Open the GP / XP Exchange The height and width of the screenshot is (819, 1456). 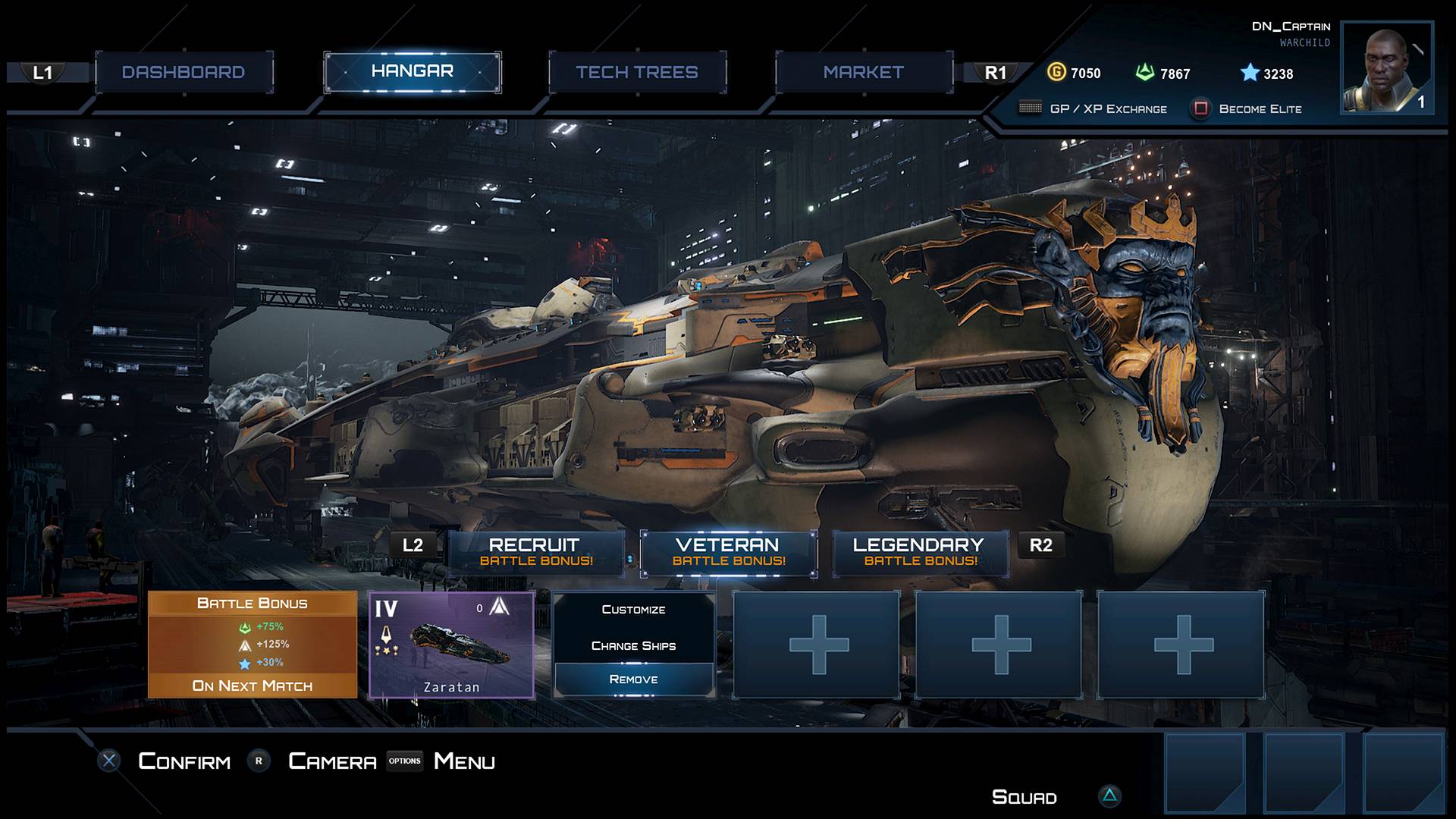pos(1107,109)
